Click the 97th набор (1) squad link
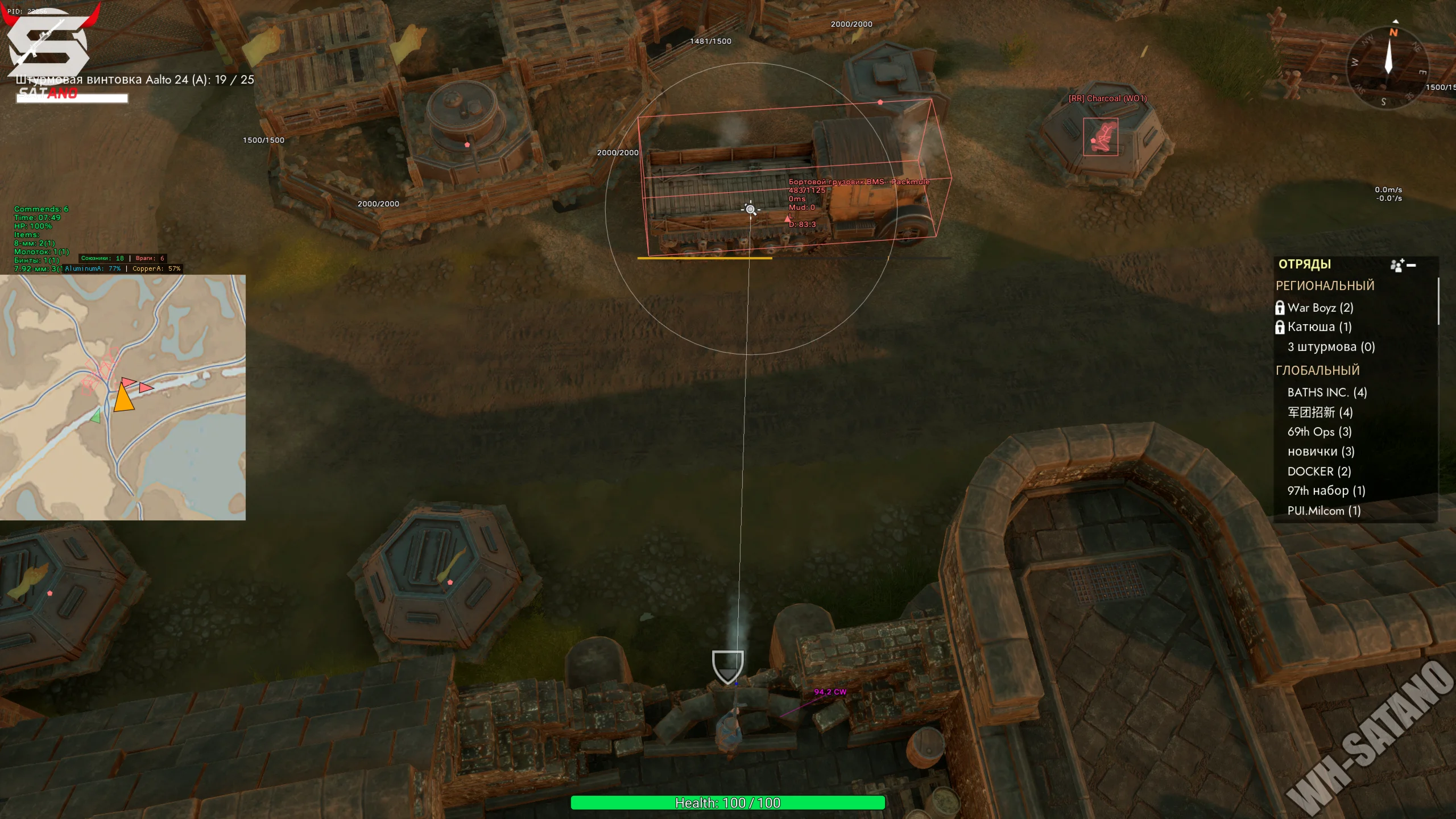This screenshot has width=1456, height=819. [x=1327, y=490]
